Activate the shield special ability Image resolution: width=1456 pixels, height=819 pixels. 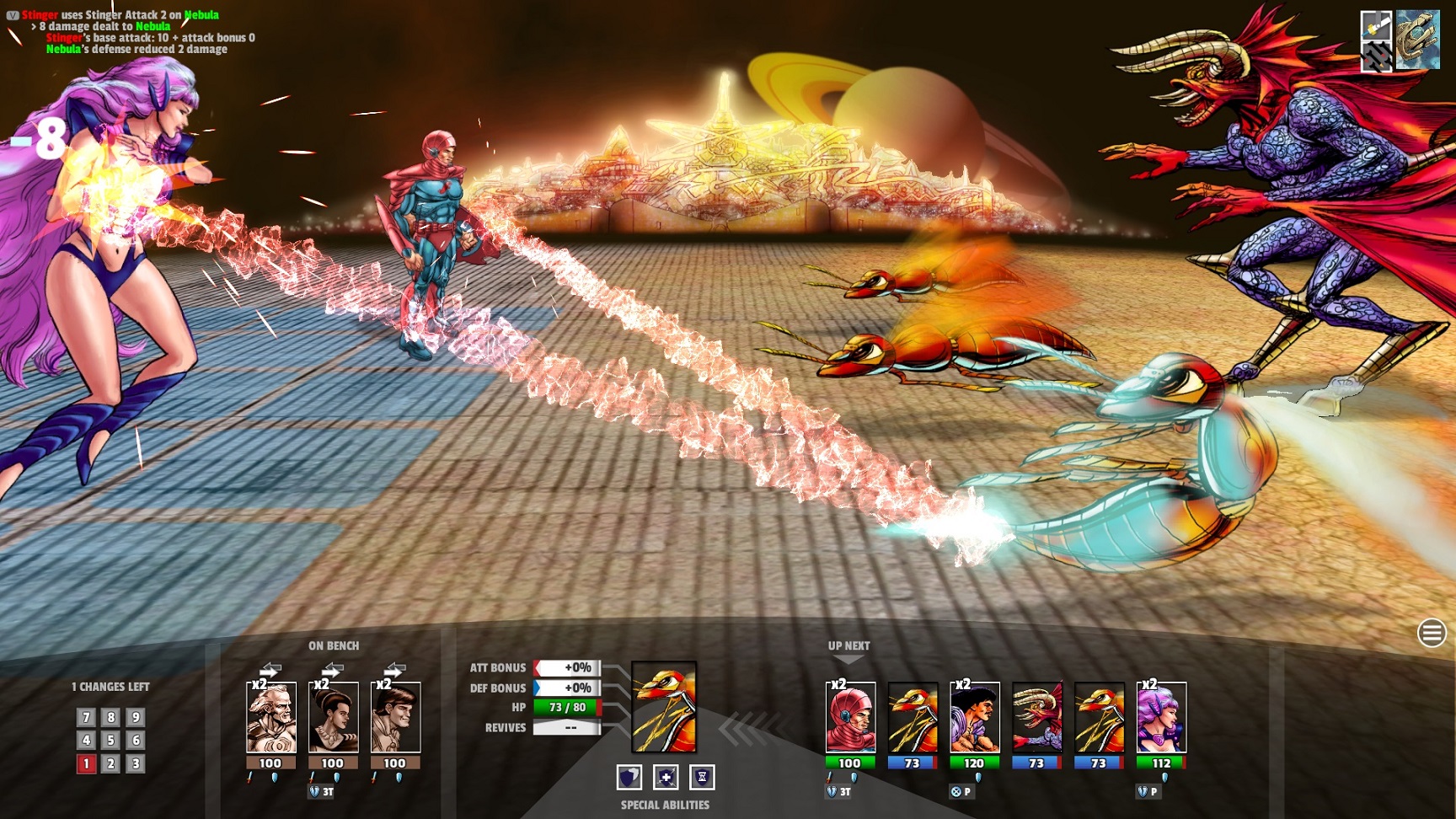coord(629,777)
